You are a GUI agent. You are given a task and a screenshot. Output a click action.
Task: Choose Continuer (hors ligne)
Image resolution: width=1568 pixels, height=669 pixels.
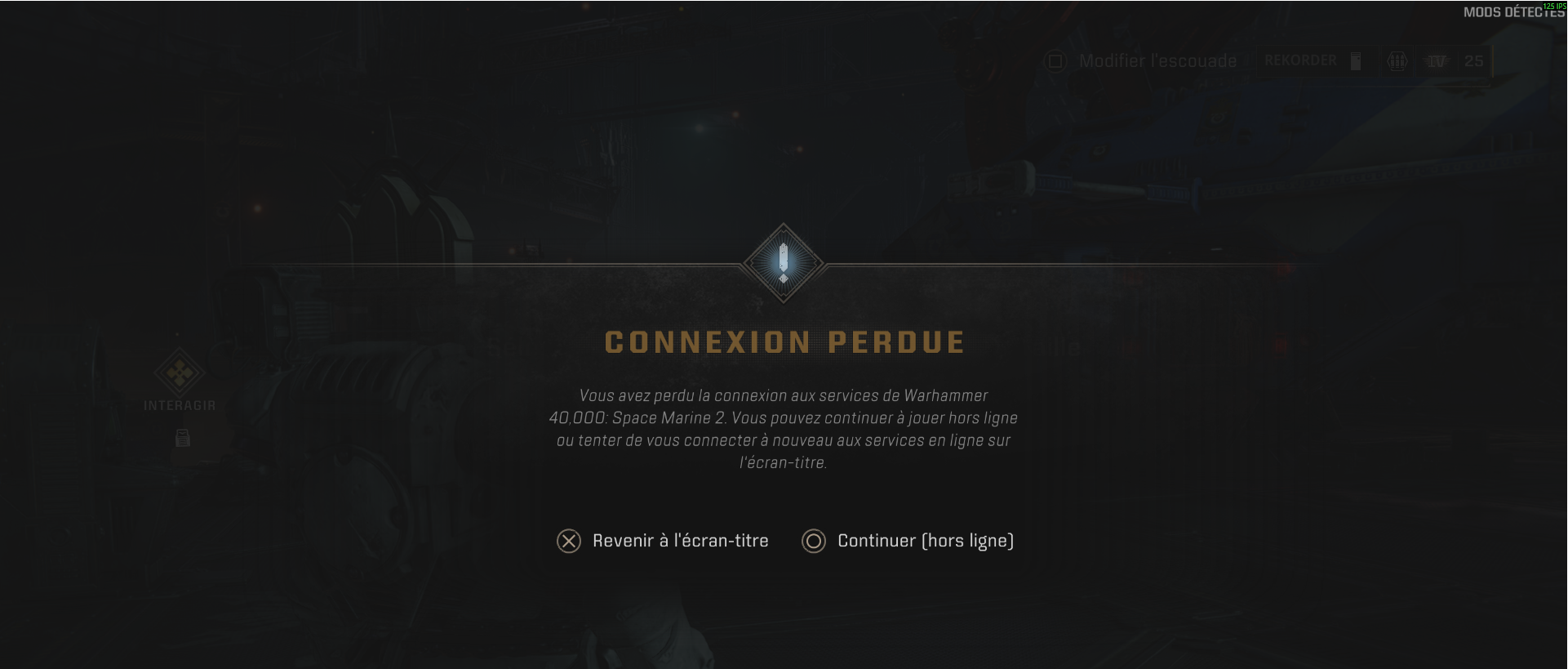pyautogui.click(x=926, y=541)
